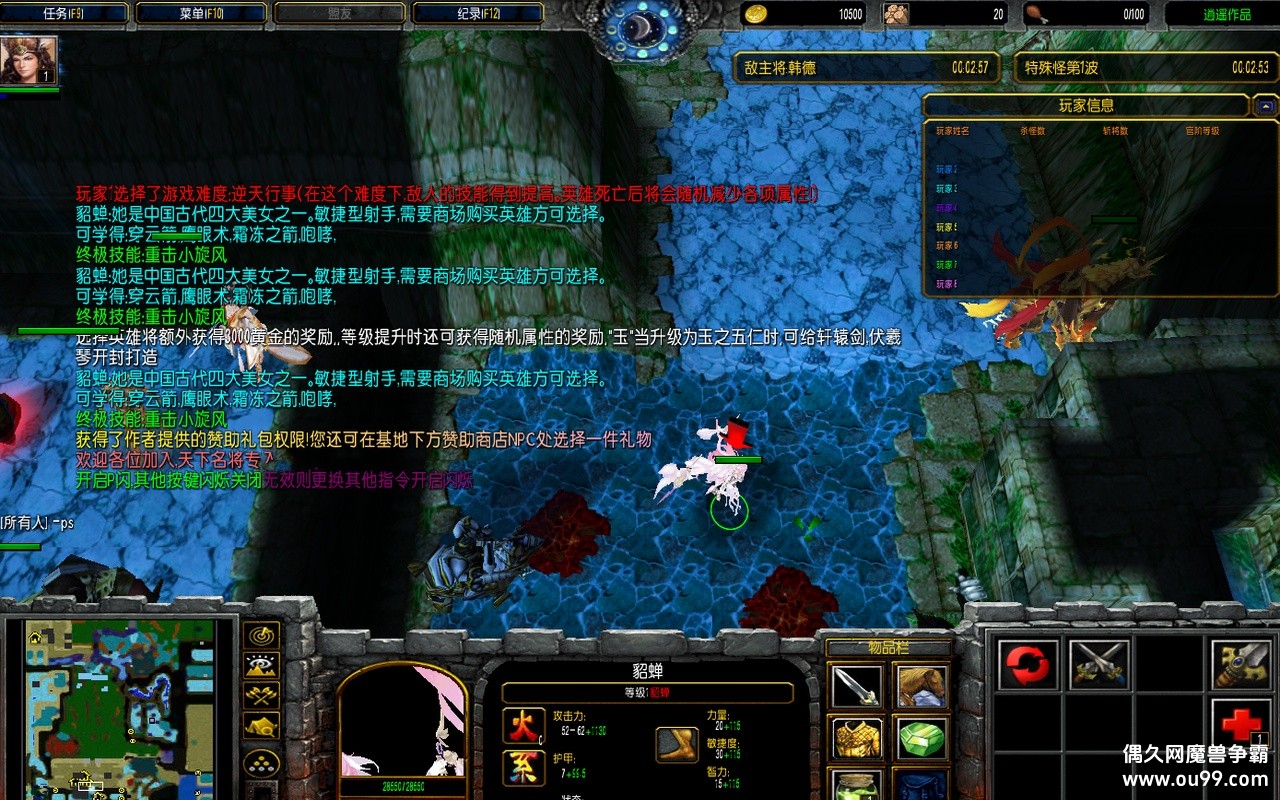Select the golden armor item in 物品栏
The width and height of the screenshot is (1280, 800).
pos(856,738)
